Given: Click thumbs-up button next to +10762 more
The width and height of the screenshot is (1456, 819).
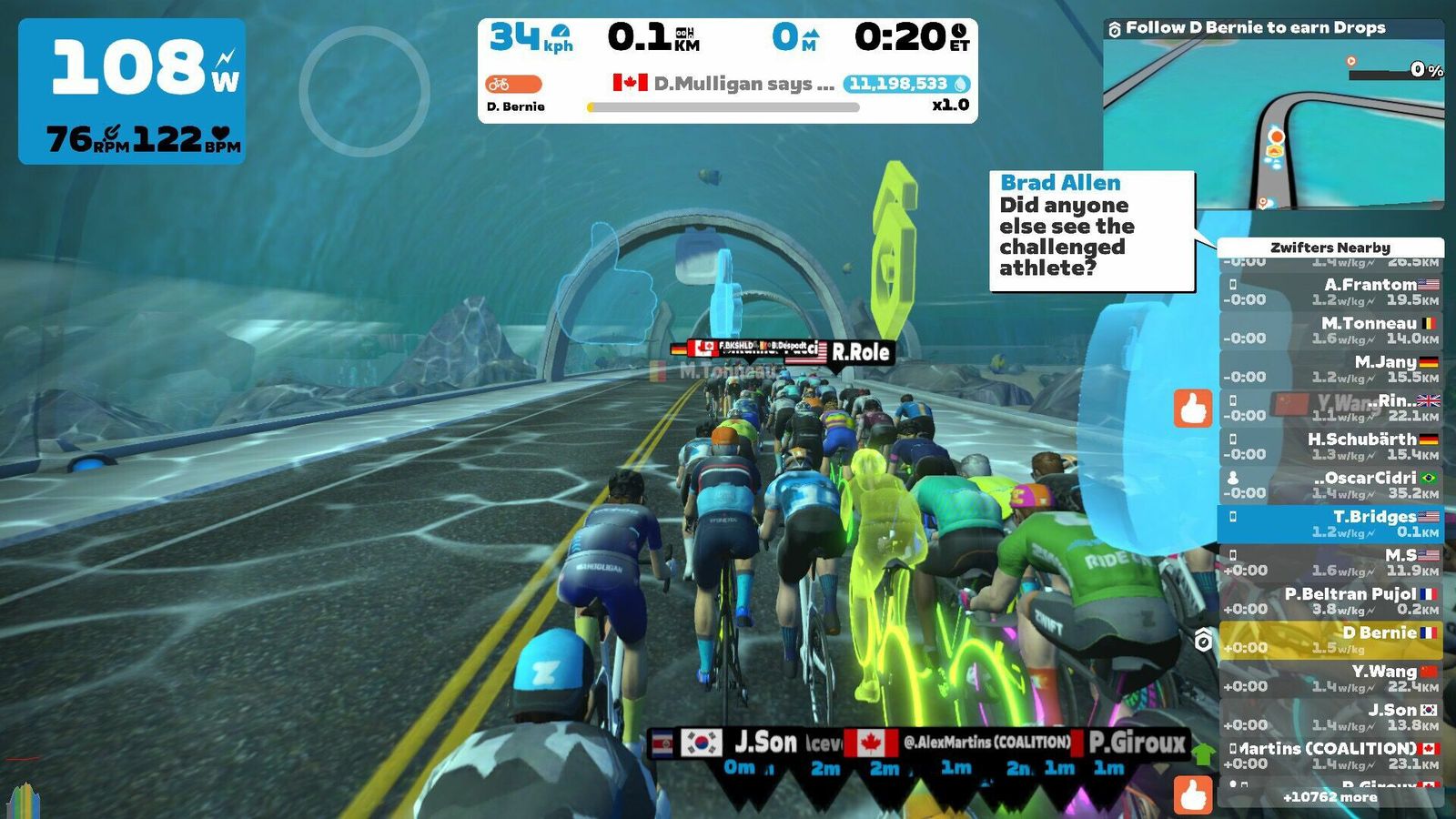Looking at the screenshot, I should [1193, 794].
